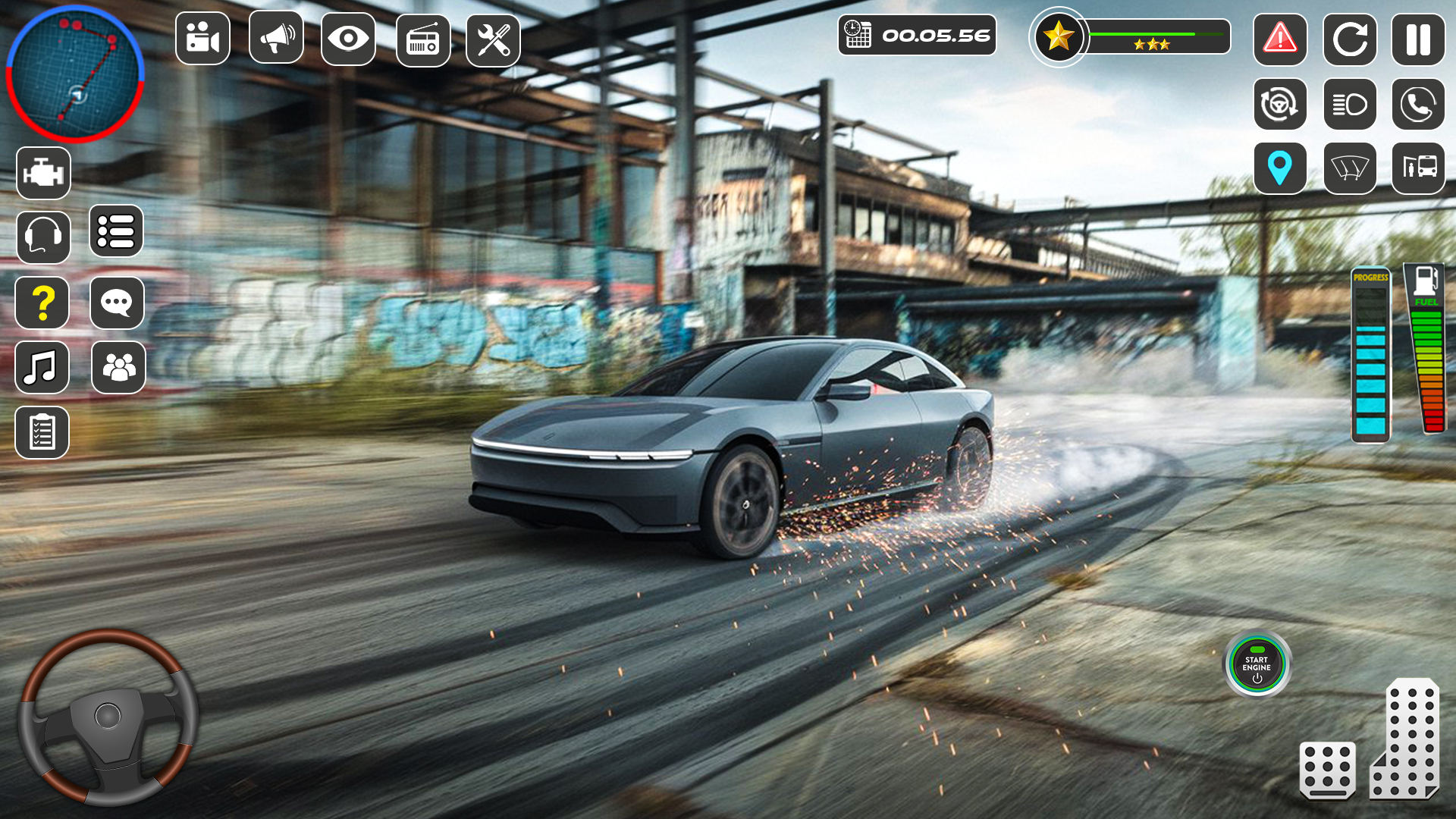
Task: Open the circular minimap
Action: coord(74,74)
